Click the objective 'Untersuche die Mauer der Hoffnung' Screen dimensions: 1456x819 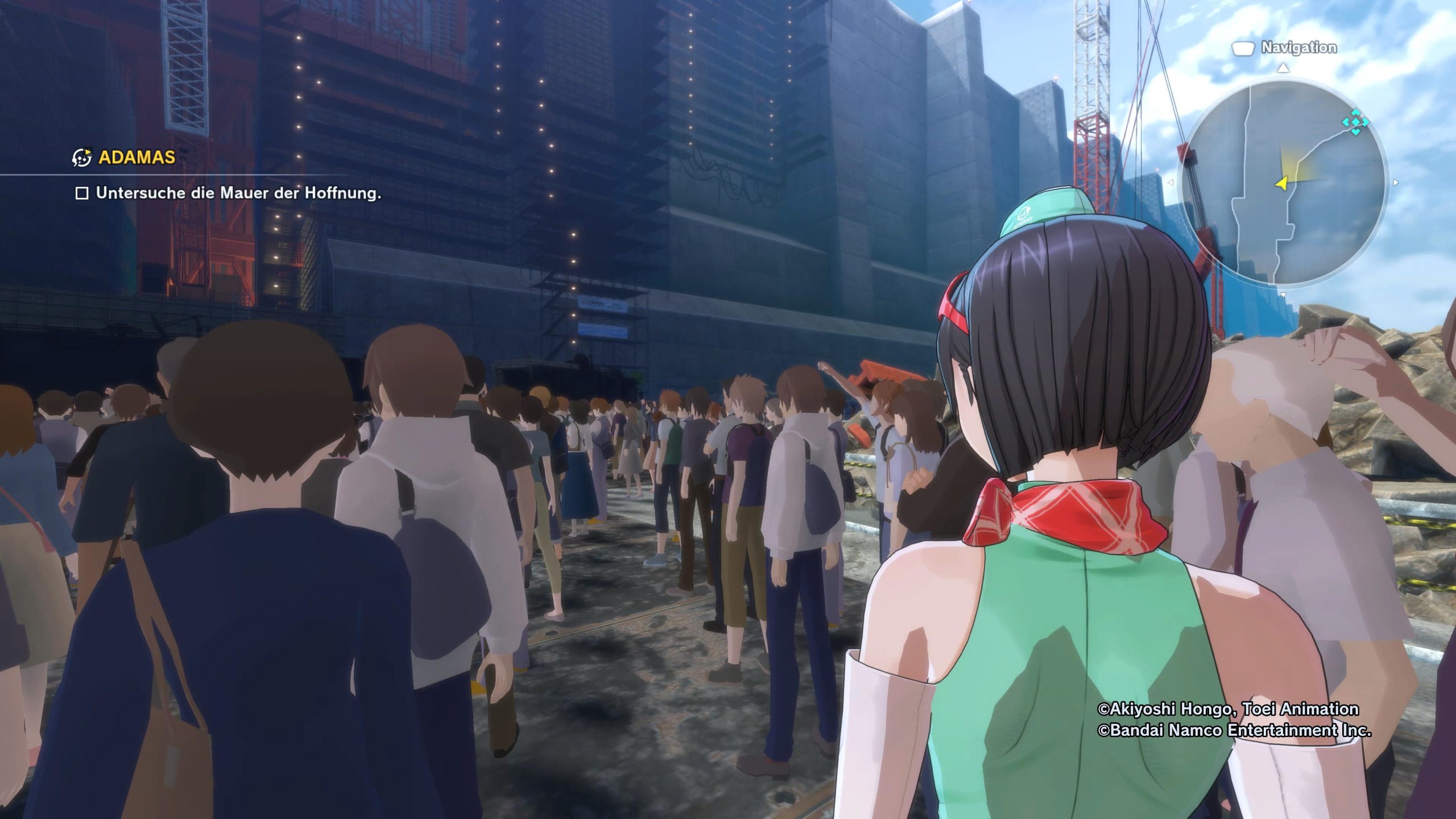click(x=238, y=193)
